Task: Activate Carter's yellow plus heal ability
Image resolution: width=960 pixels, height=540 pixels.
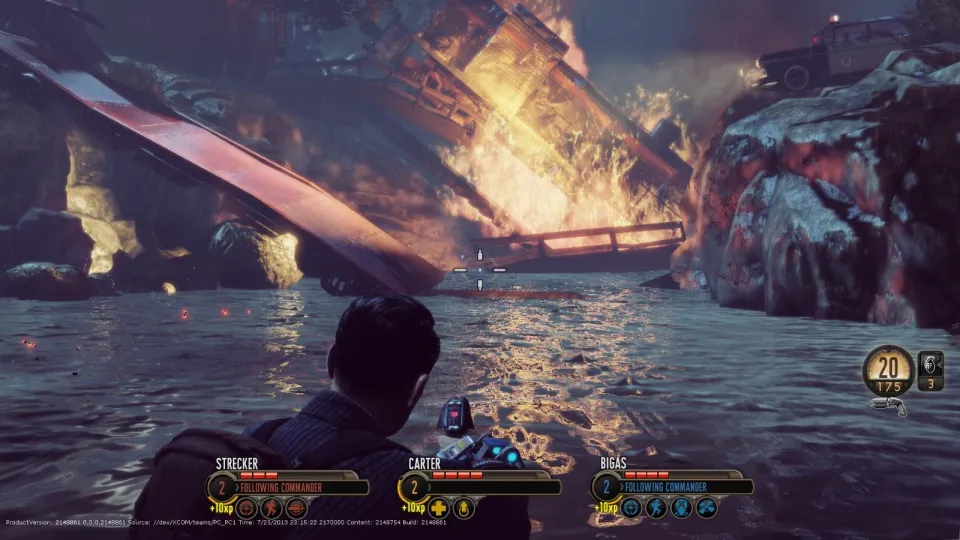Action: [x=438, y=508]
